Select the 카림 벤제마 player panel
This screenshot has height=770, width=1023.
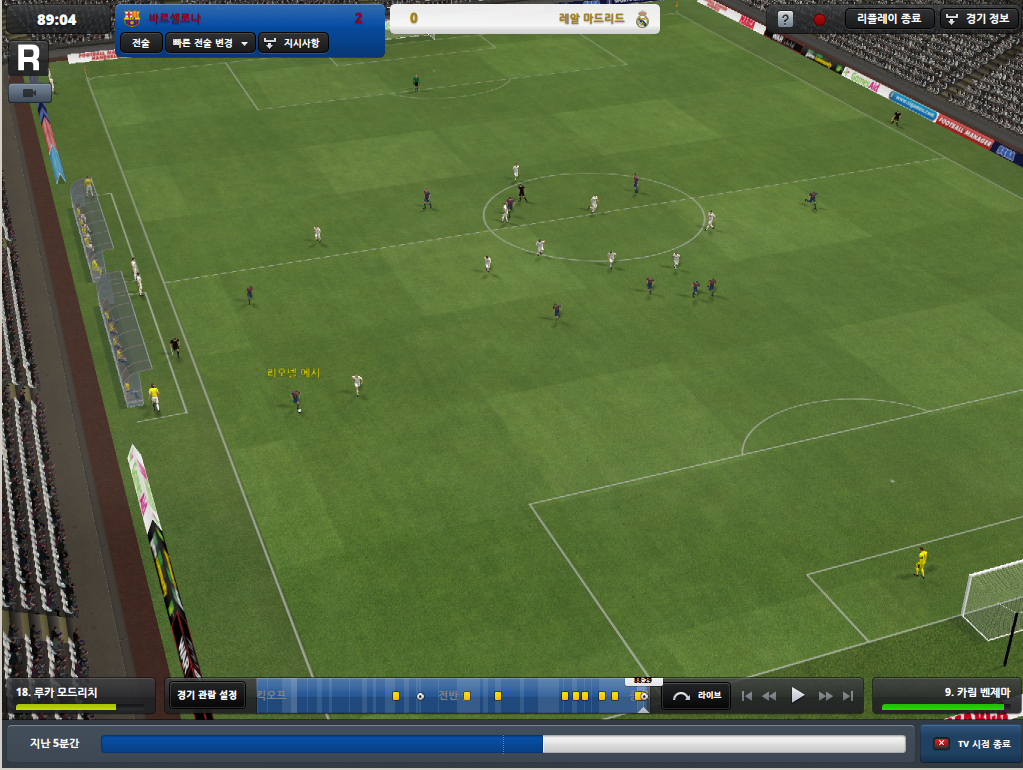click(944, 695)
